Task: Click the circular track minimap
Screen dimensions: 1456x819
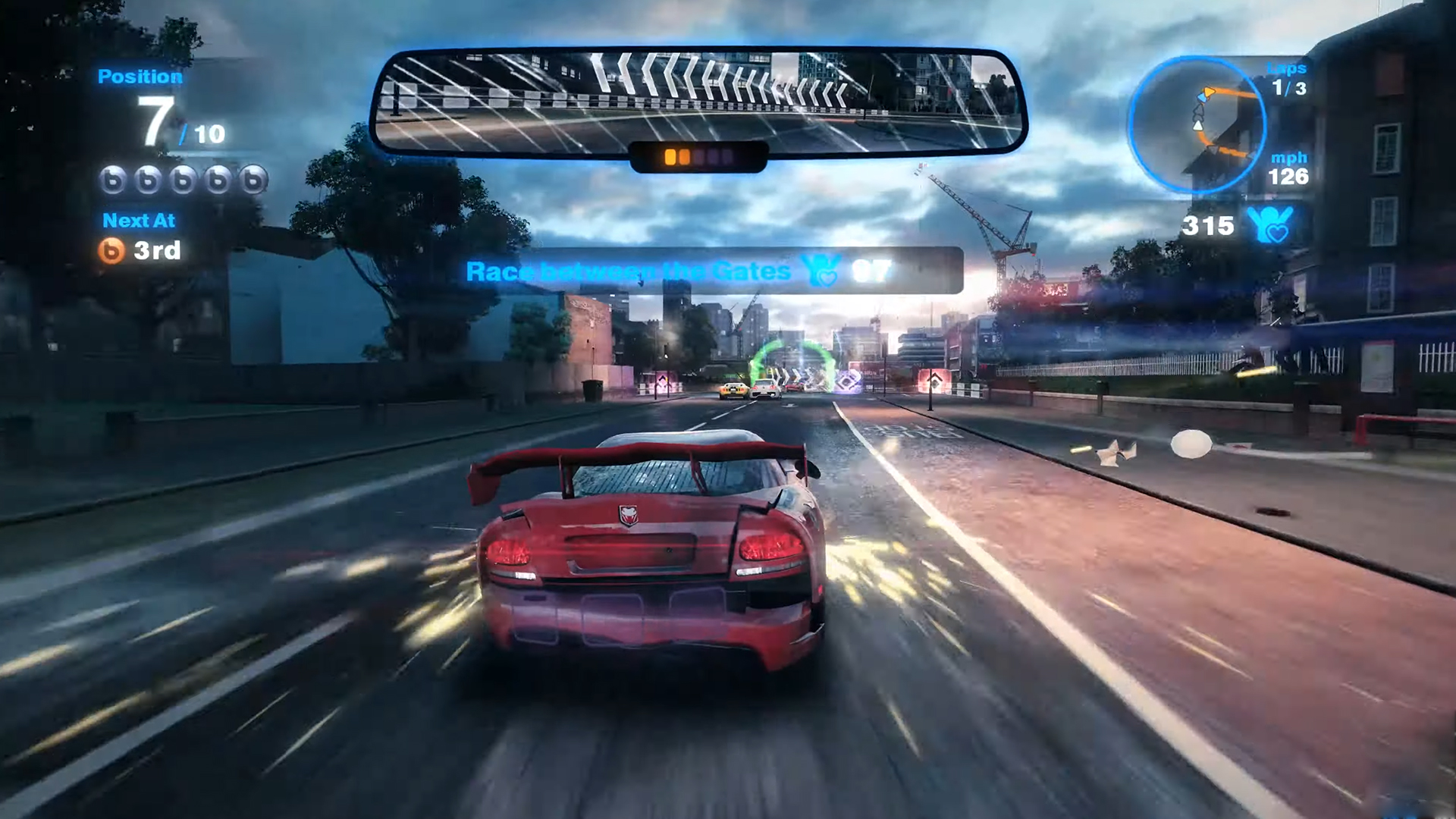Action: pyautogui.click(x=1196, y=124)
